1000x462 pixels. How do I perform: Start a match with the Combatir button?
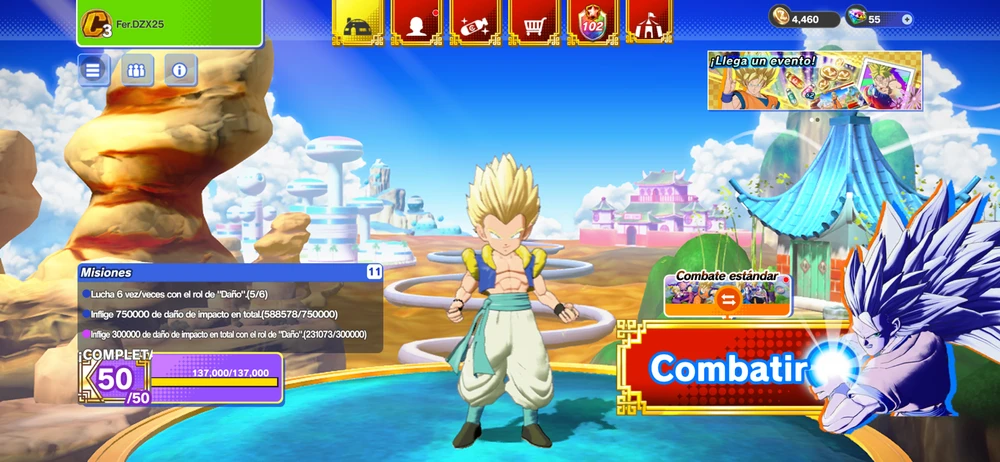click(x=728, y=368)
